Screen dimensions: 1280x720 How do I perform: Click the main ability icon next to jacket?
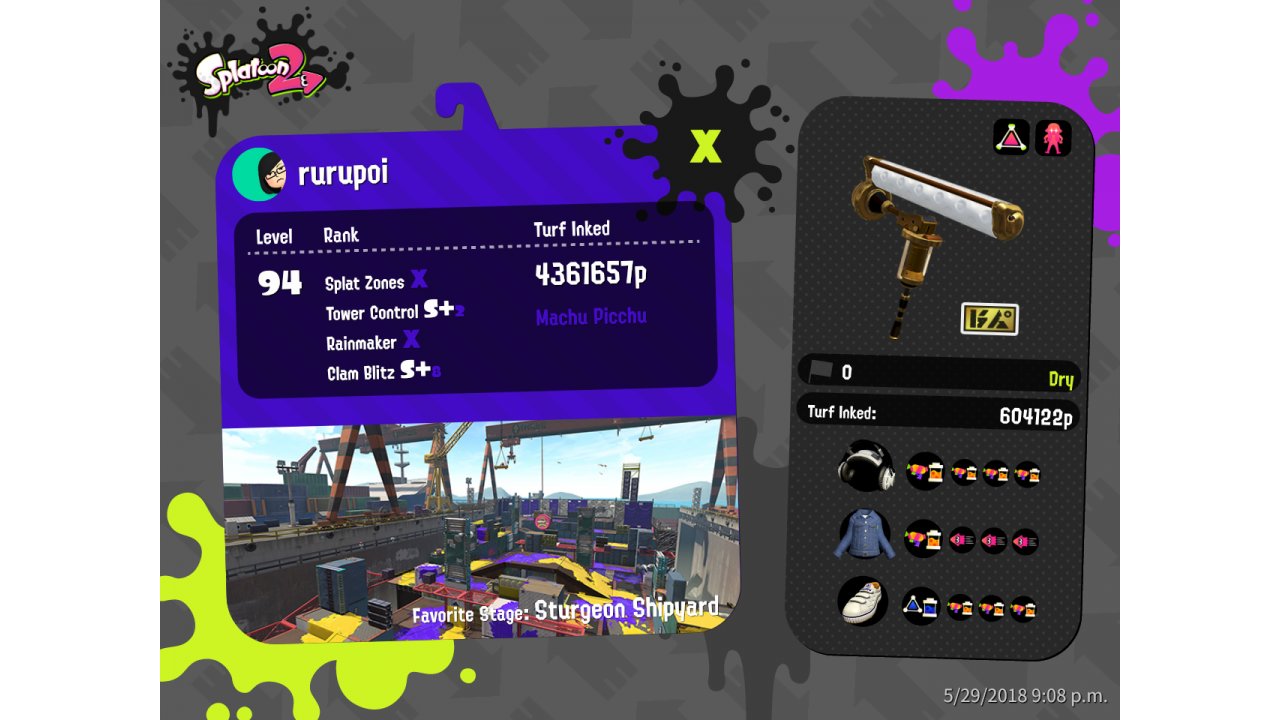point(923,539)
